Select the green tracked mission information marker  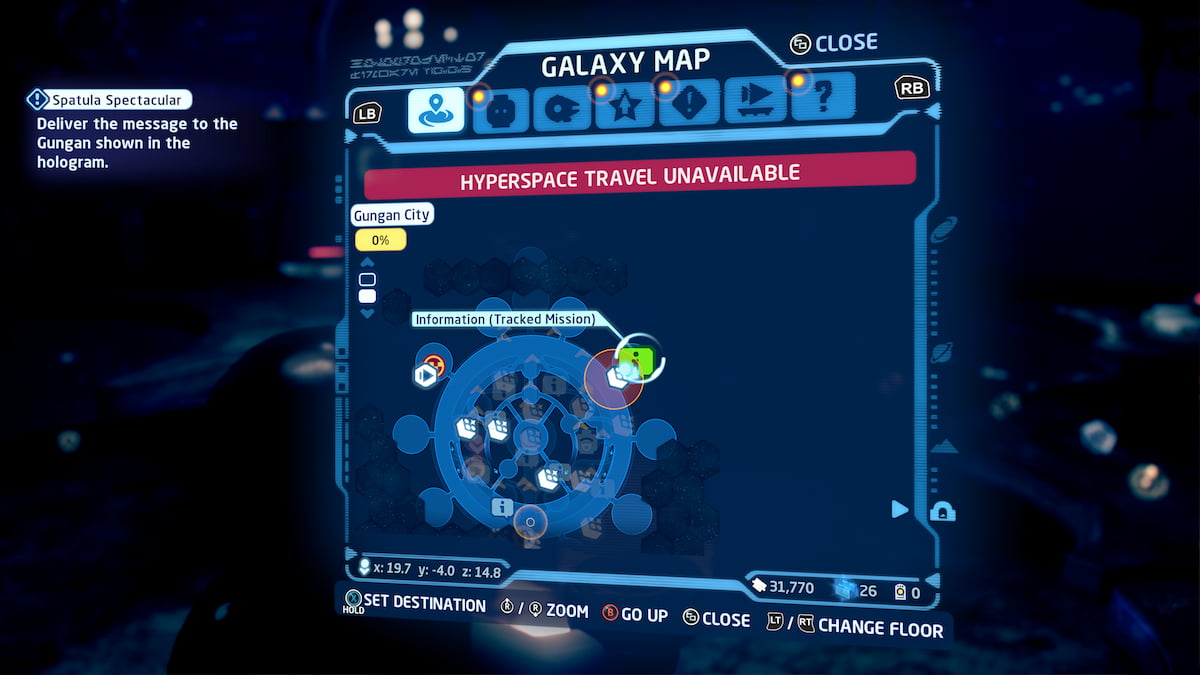pyautogui.click(x=635, y=360)
